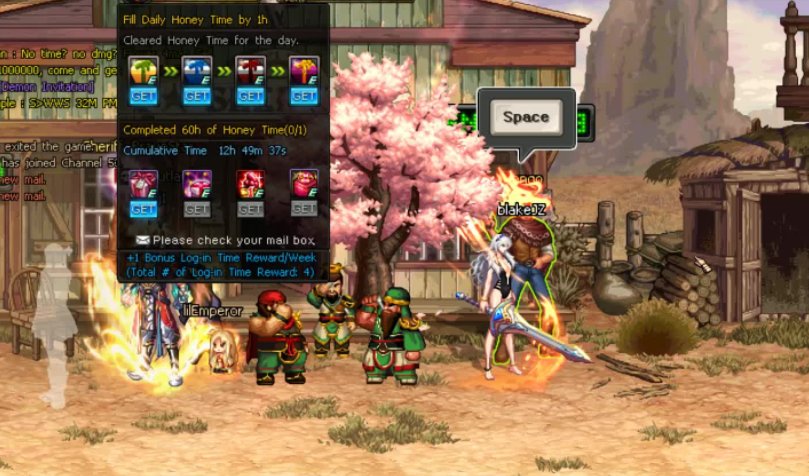Claim GET under the yellow-green gift box
The width and height of the screenshot is (809, 476).
click(x=143, y=97)
